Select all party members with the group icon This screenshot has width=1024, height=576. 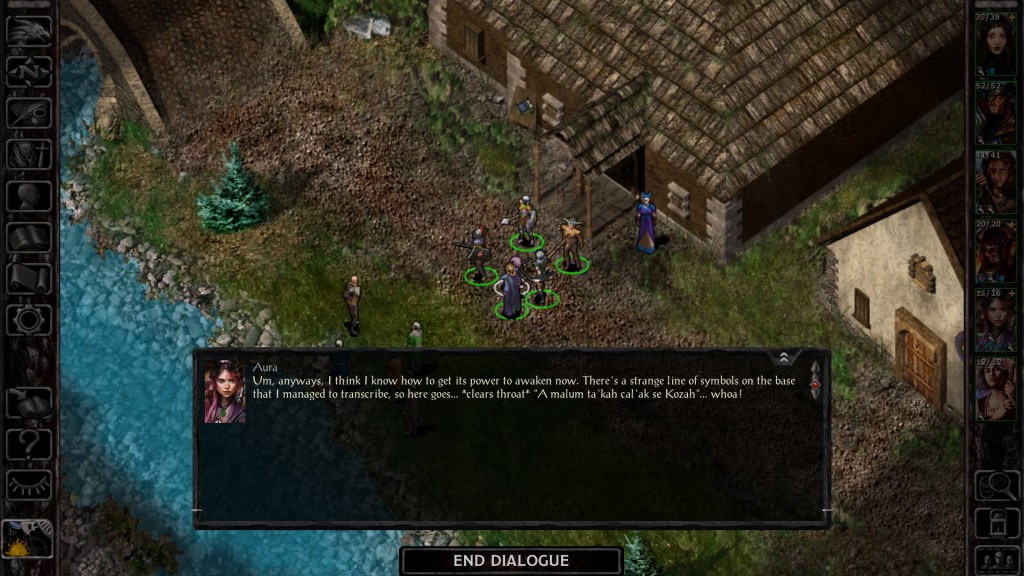[x=995, y=559]
